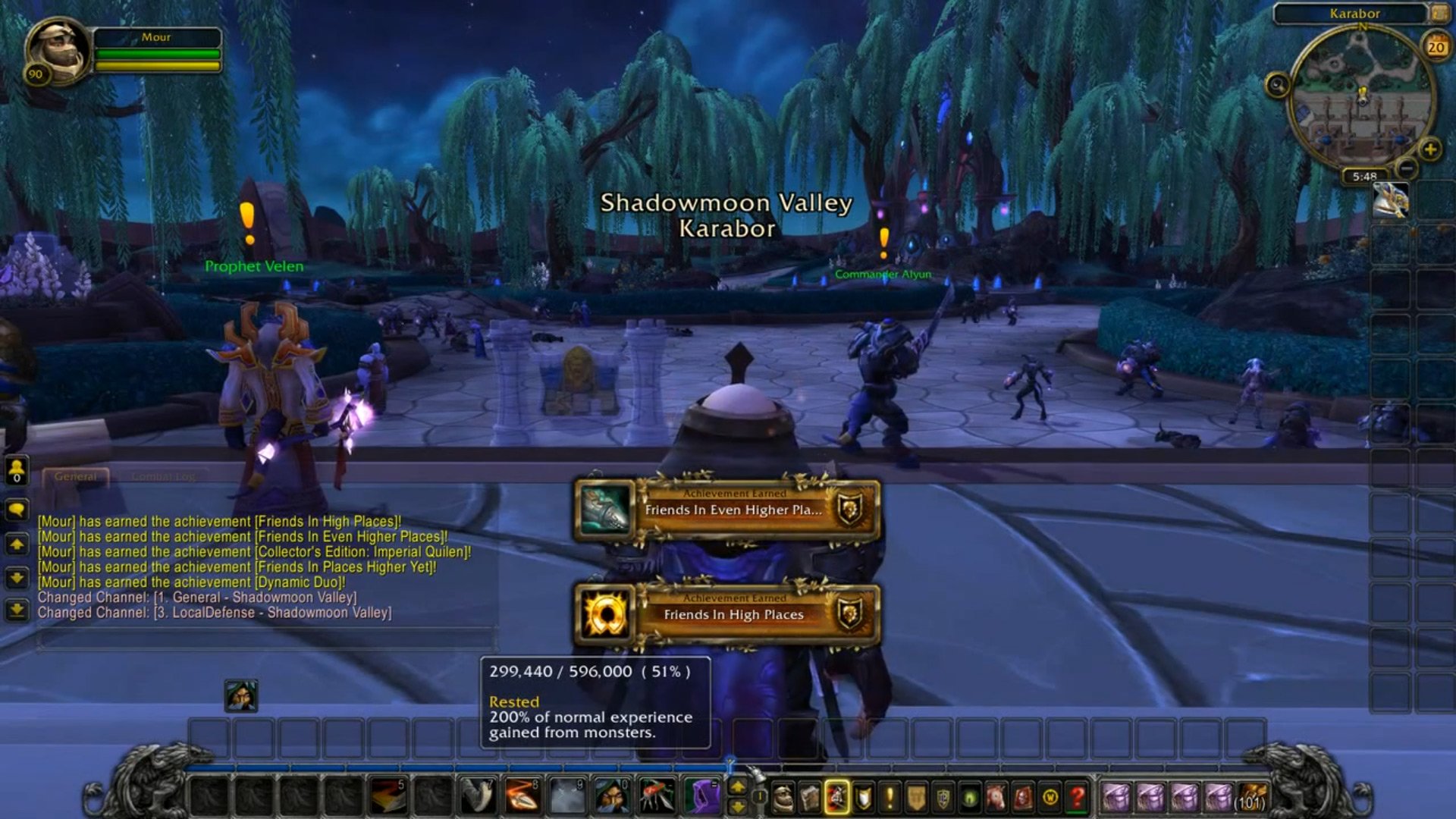Activate the hooded rogue ability on slot 0
This screenshot has height=819, width=1456.
(x=611, y=796)
